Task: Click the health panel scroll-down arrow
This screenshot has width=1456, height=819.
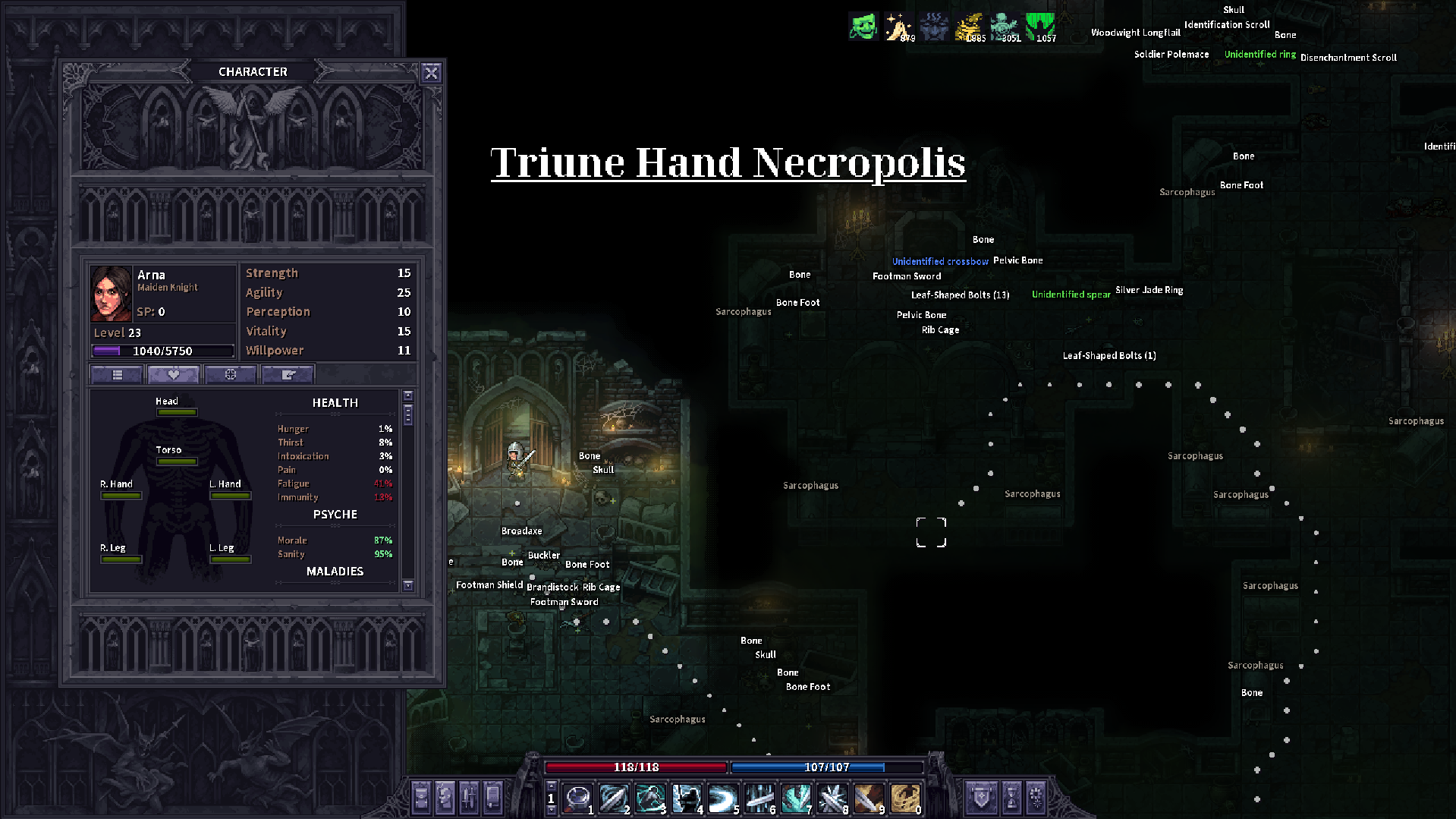Action: [x=408, y=585]
